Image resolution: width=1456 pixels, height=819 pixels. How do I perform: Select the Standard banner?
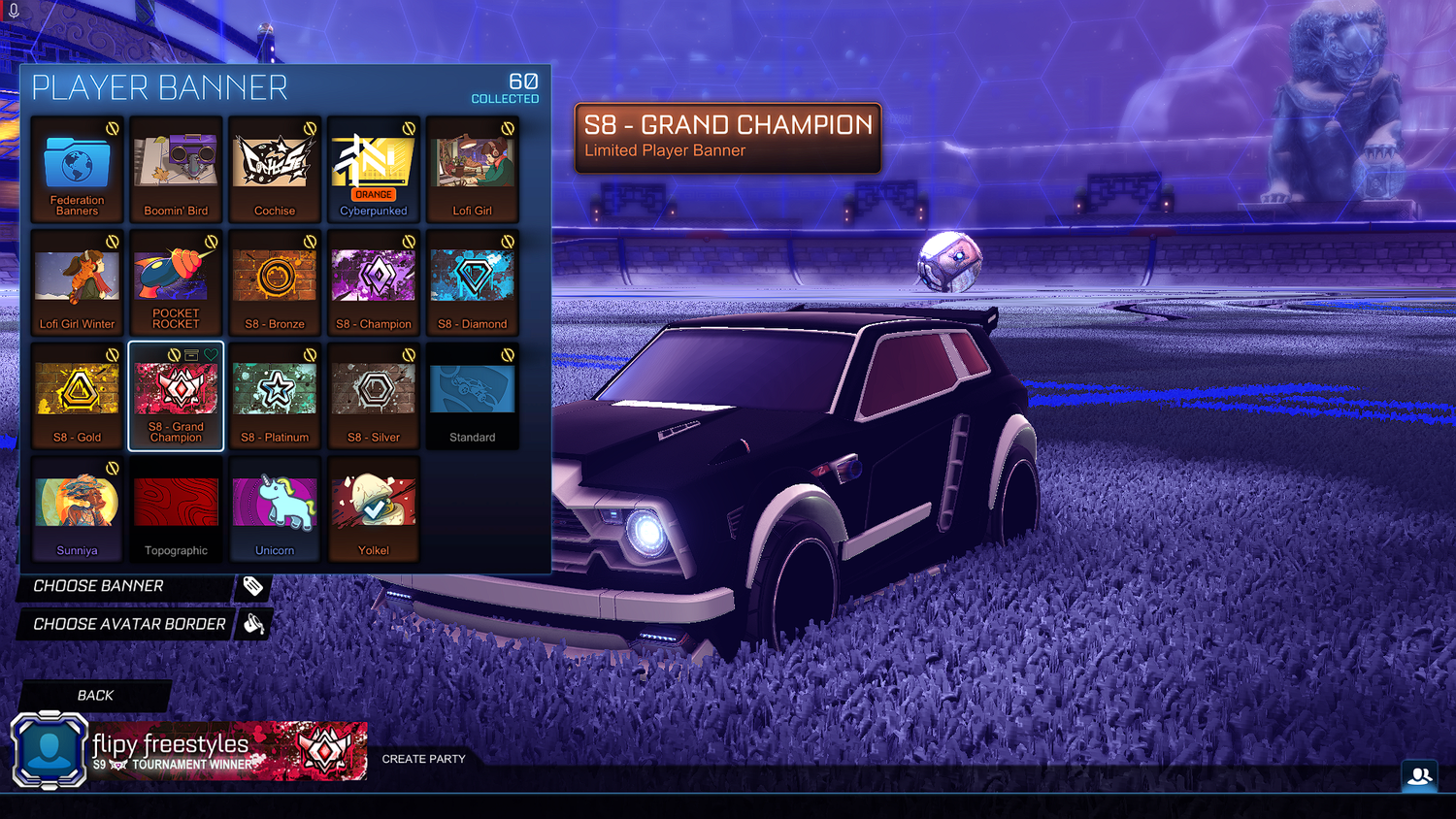(472, 396)
